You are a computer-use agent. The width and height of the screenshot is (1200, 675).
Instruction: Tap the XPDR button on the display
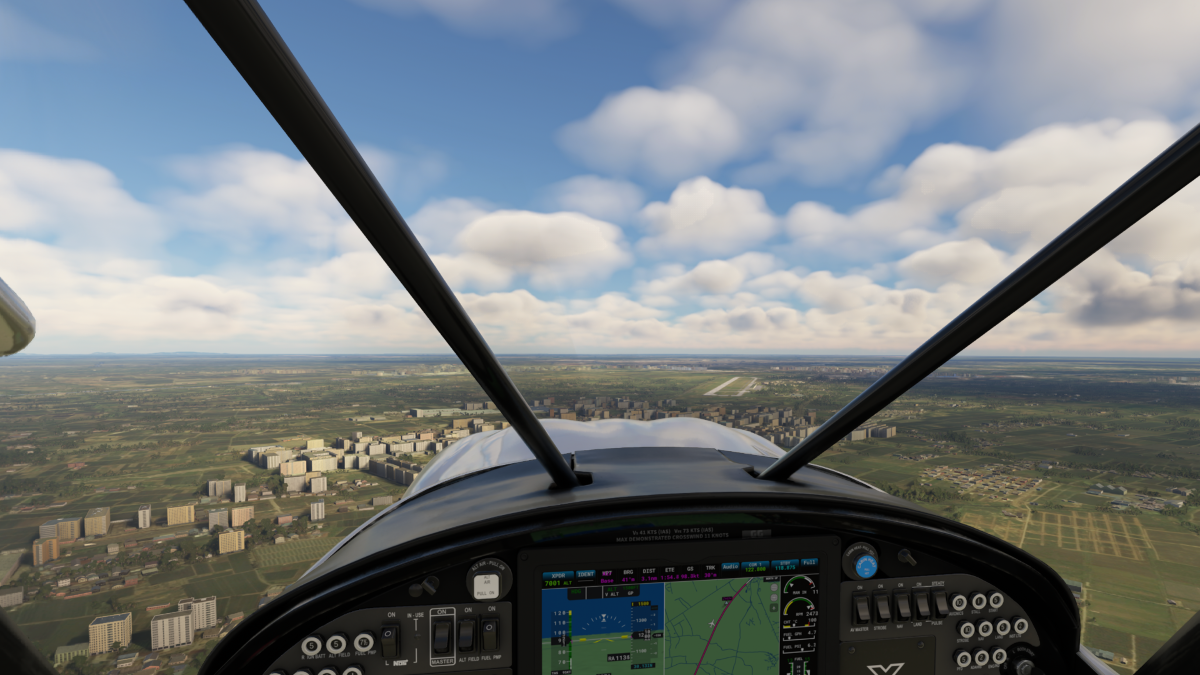tap(558, 574)
